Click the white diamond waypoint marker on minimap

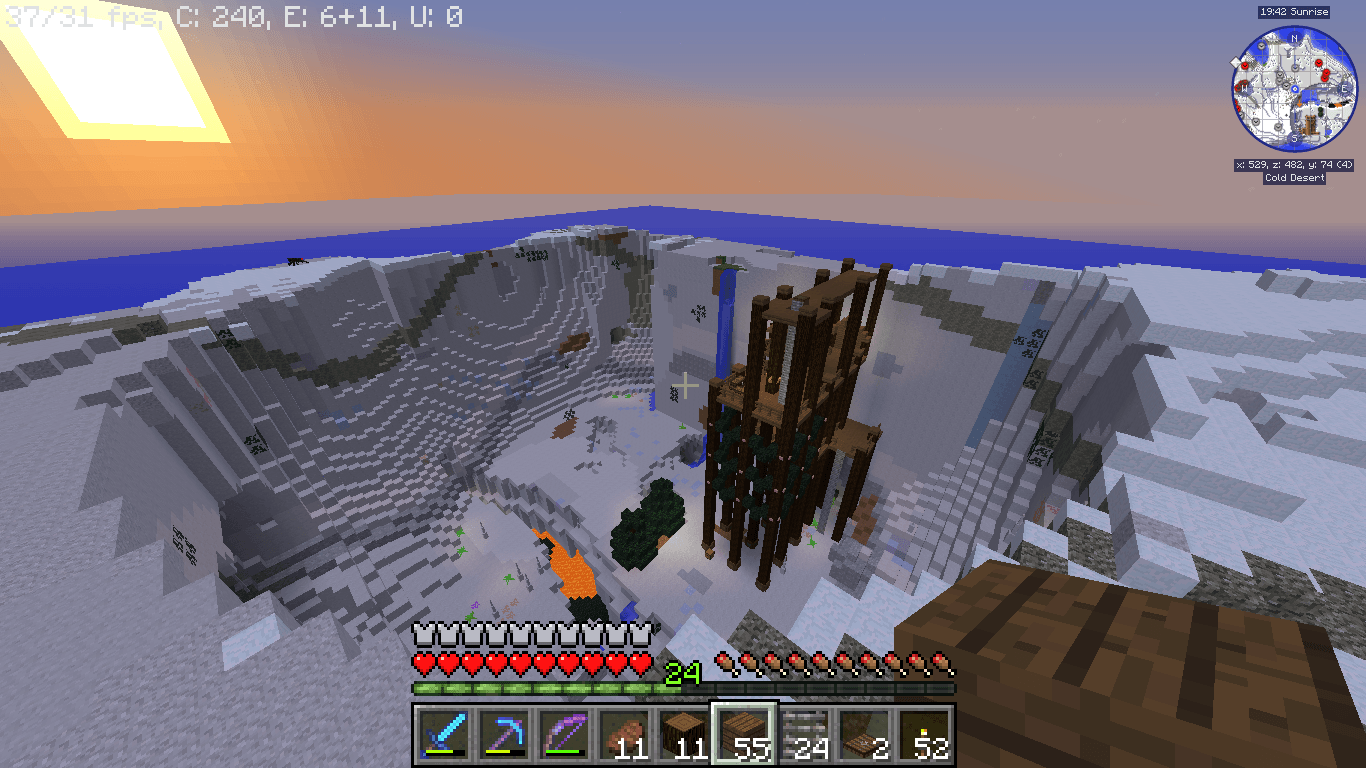click(x=1237, y=62)
